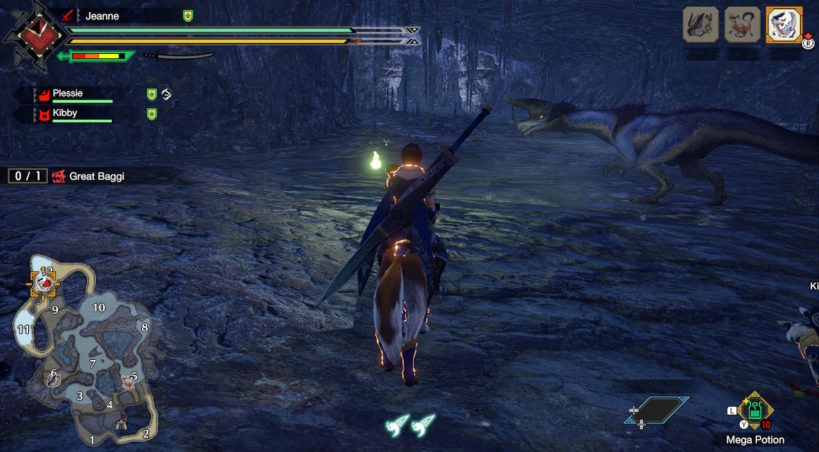Open the area minimap

pyautogui.click(x=85, y=350)
